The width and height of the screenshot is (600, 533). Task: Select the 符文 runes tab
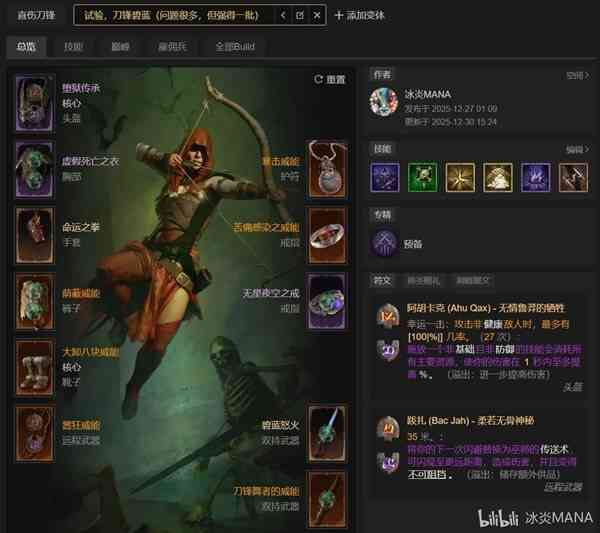coord(382,281)
